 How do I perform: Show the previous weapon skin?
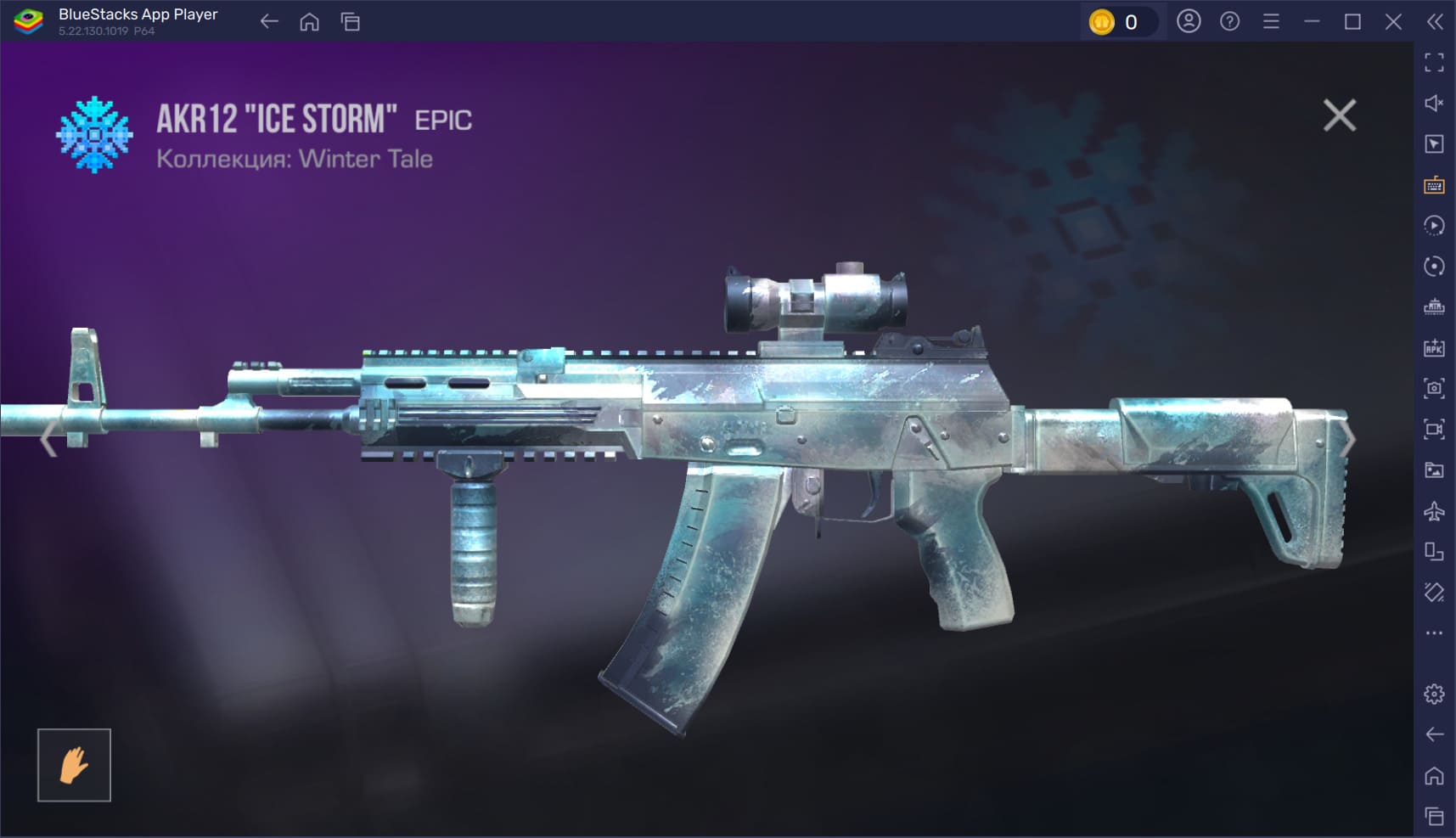tap(48, 439)
